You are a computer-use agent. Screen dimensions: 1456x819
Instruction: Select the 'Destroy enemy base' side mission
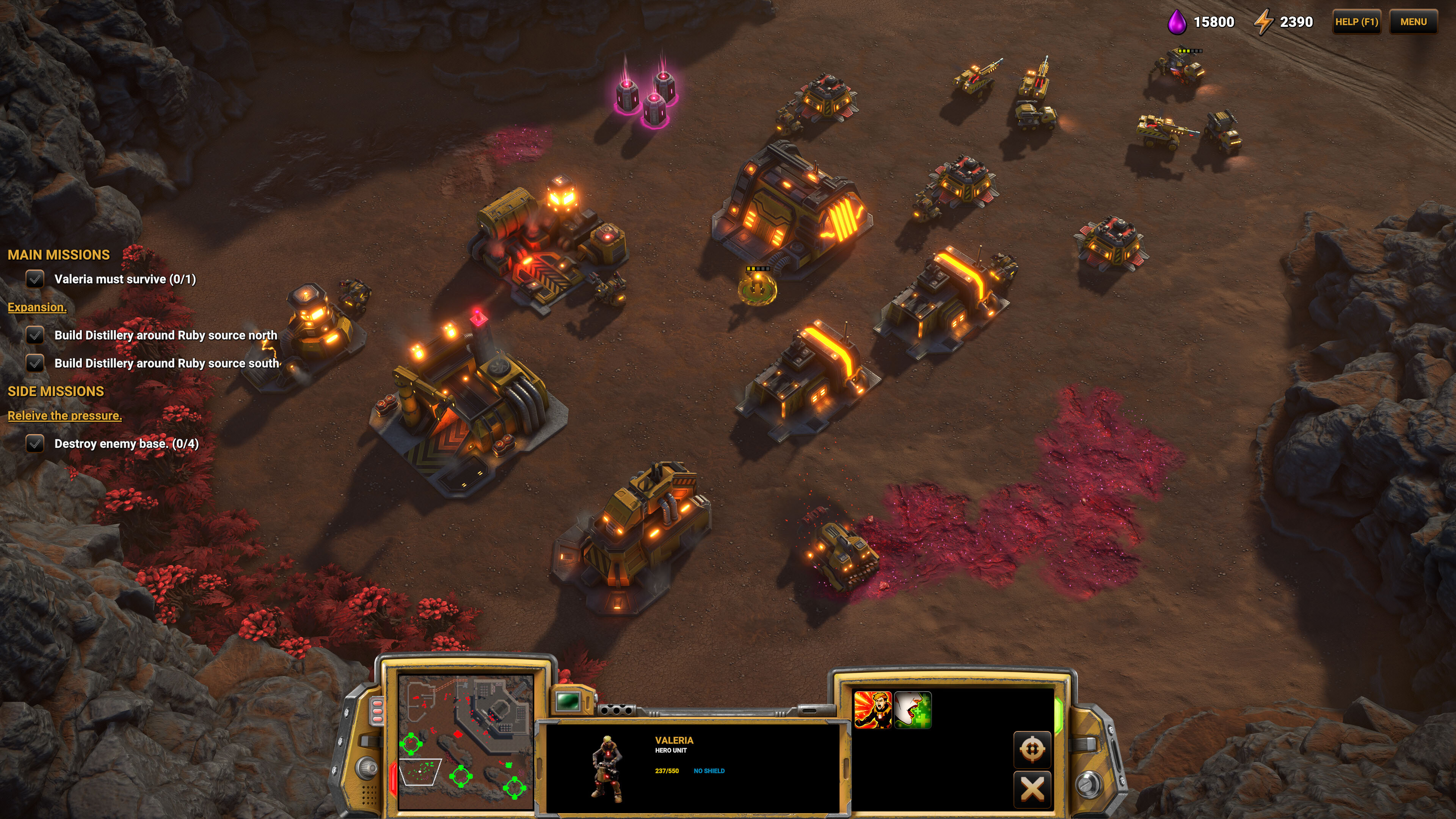tap(126, 444)
